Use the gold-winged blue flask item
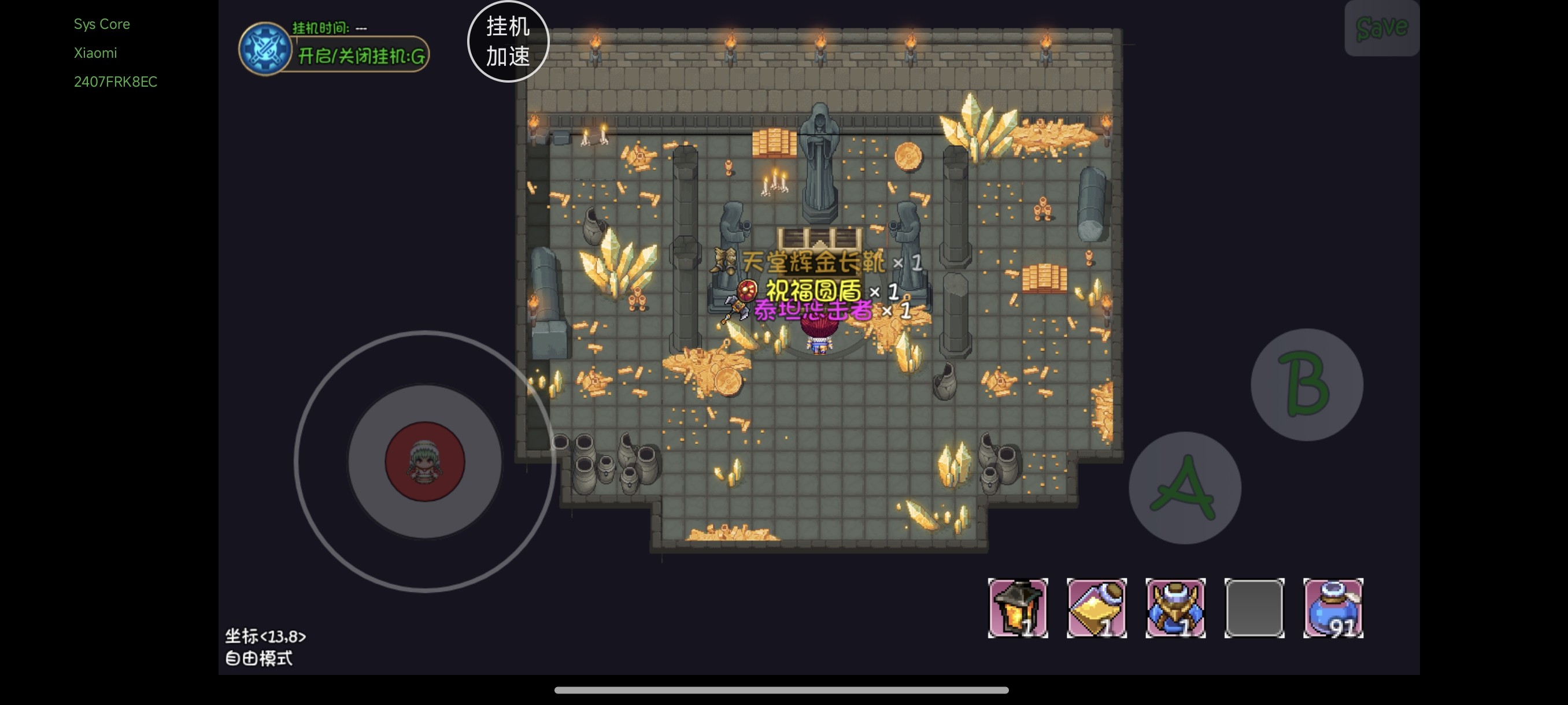The width and height of the screenshot is (1568, 705). (x=1175, y=608)
